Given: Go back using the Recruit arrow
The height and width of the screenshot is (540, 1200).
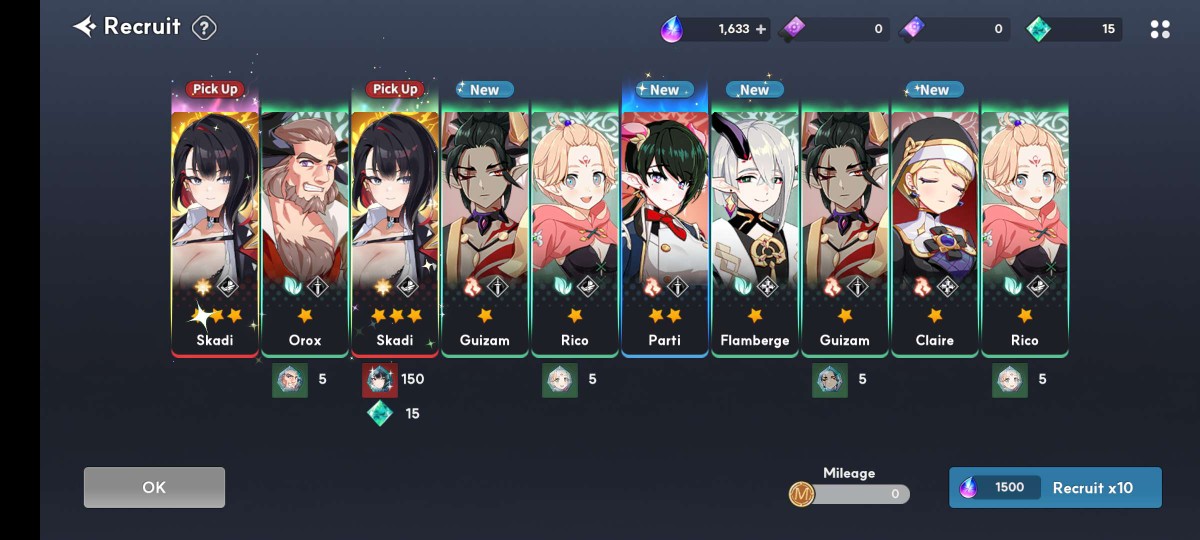Looking at the screenshot, I should 85,27.
